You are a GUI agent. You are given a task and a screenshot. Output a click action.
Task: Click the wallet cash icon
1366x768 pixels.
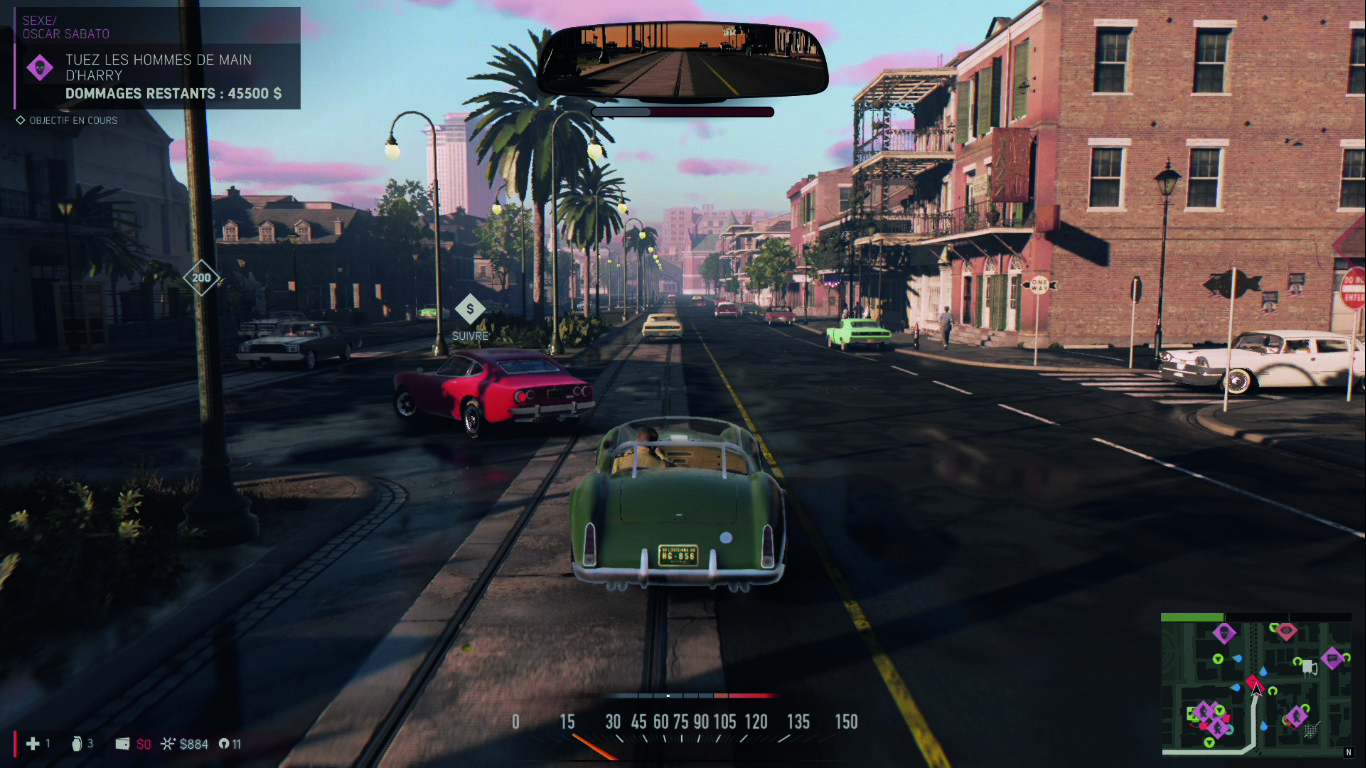pyautogui.click(x=122, y=743)
